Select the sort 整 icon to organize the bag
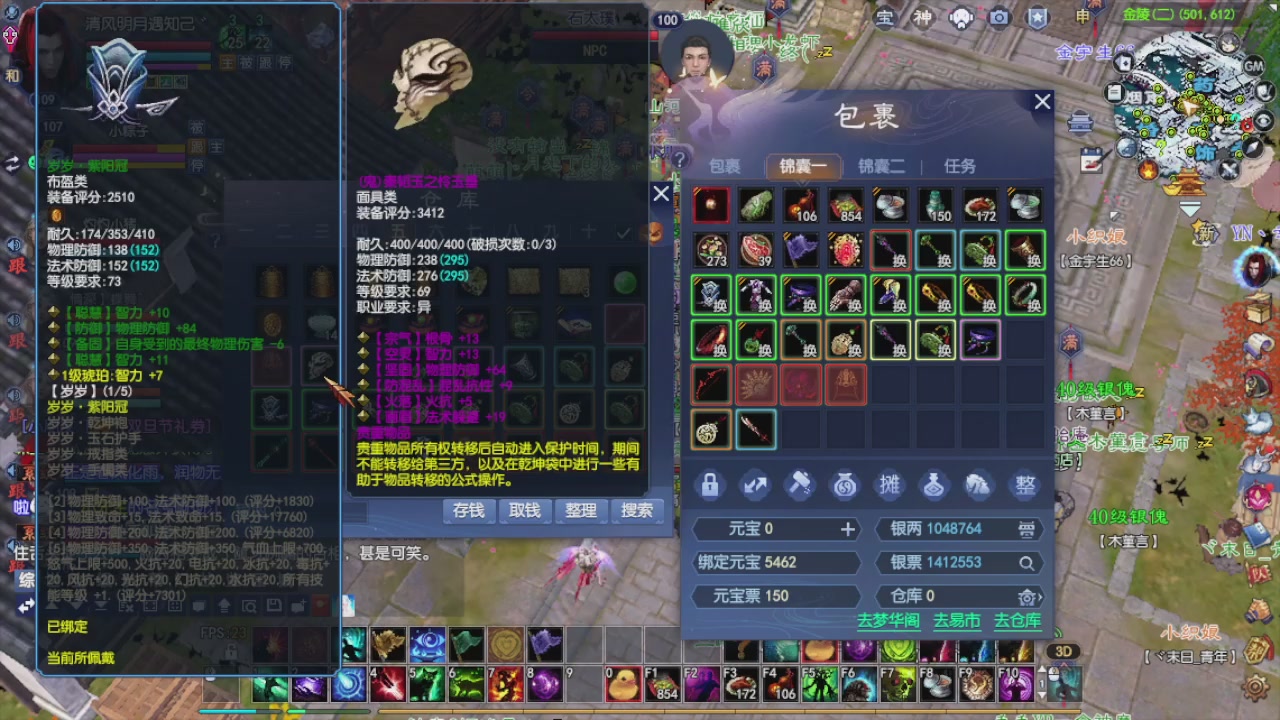 (1024, 485)
